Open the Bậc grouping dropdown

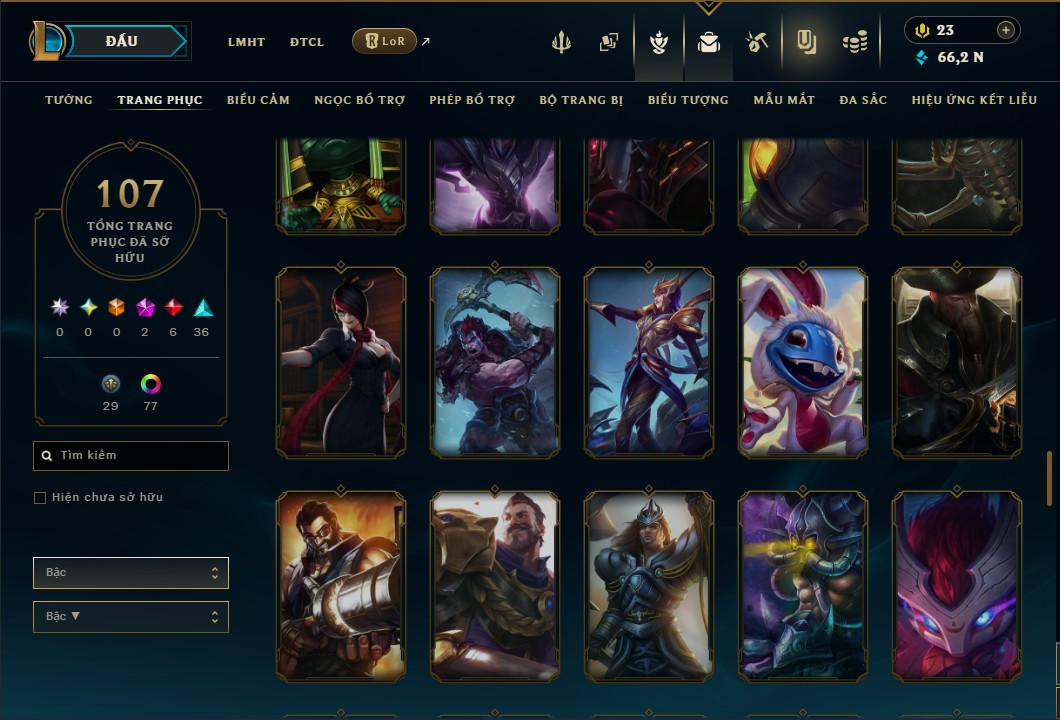[131, 573]
